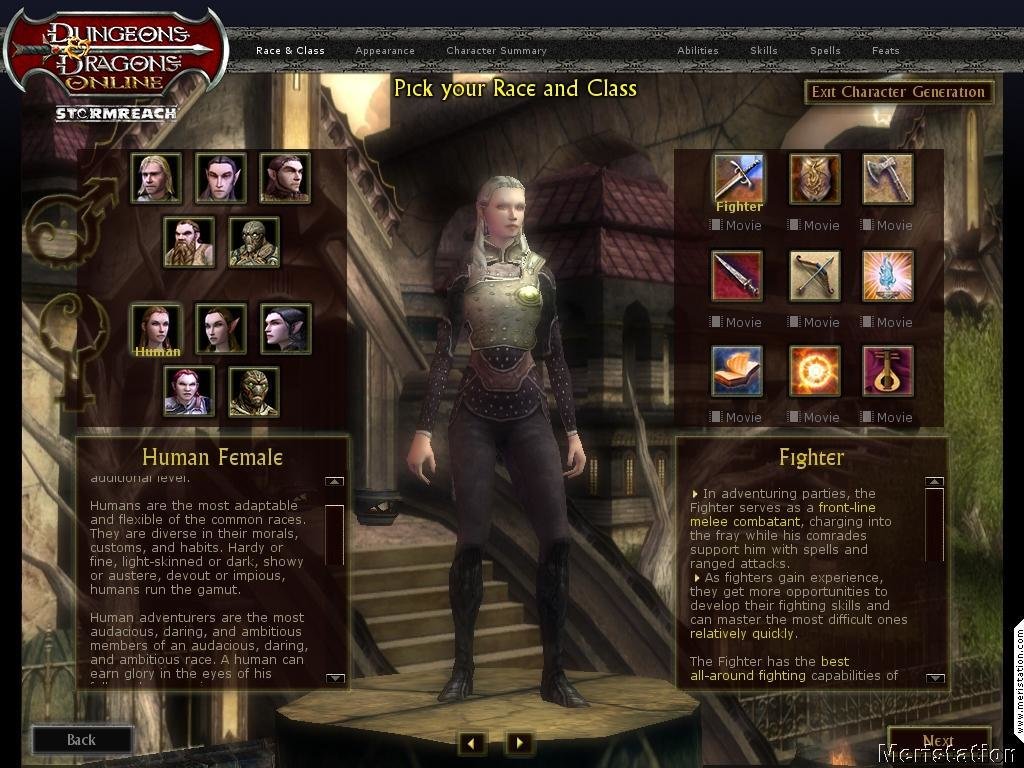The width and height of the screenshot is (1024, 768).
Task: Rotate character with the right arrow
Action: (x=518, y=743)
